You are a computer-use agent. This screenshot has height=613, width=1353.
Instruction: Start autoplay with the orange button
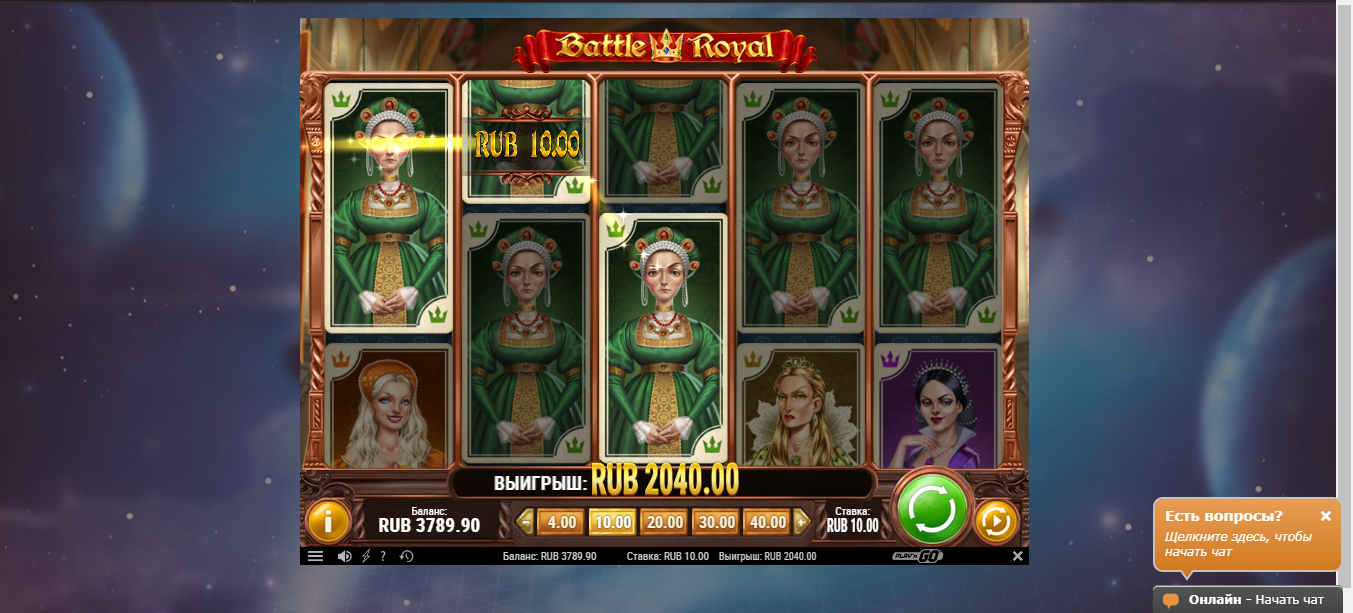[x=996, y=521]
